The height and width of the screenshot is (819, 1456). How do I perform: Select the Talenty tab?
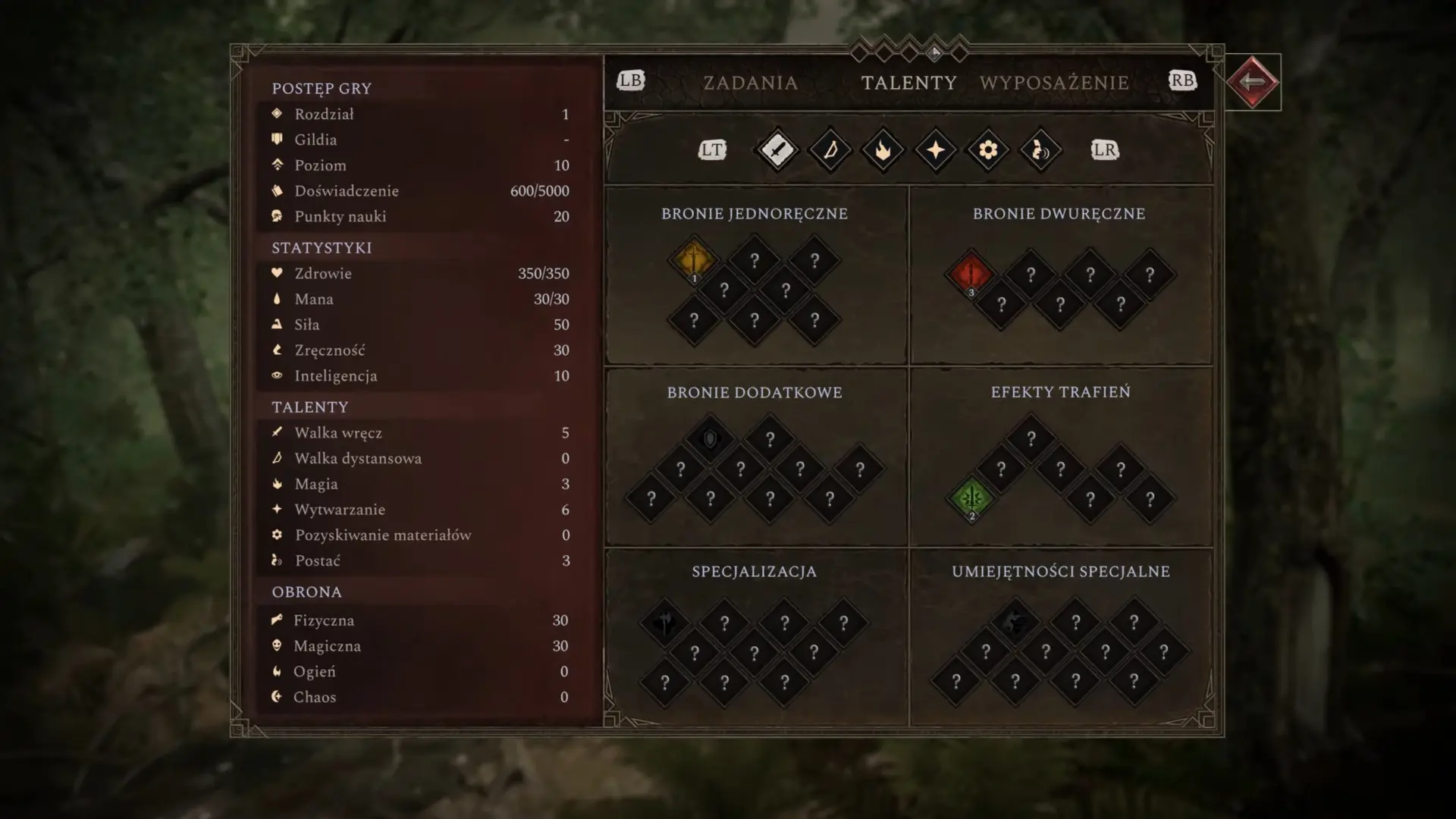[x=908, y=83]
